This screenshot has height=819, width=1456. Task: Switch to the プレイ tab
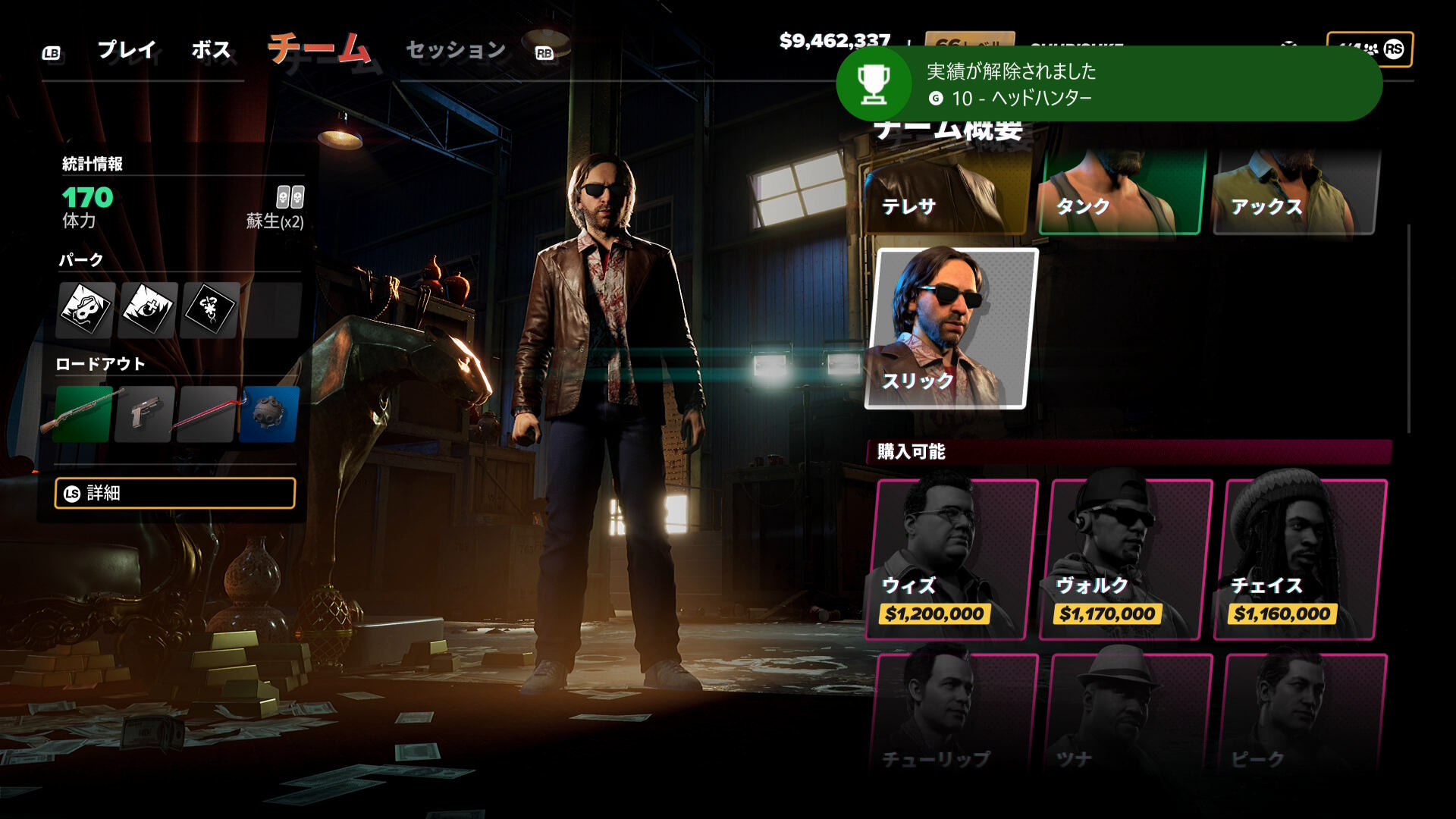coord(127,50)
